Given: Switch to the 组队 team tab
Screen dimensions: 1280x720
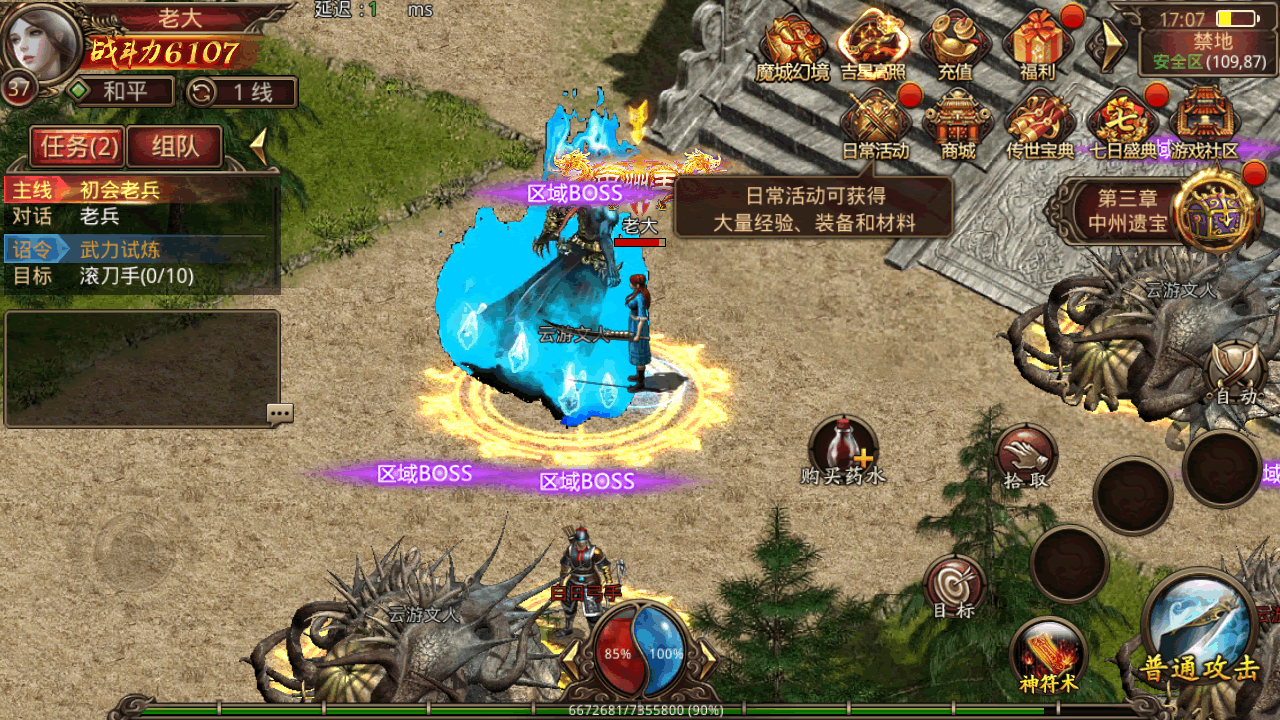Looking at the screenshot, I should [x=175, y=147].
